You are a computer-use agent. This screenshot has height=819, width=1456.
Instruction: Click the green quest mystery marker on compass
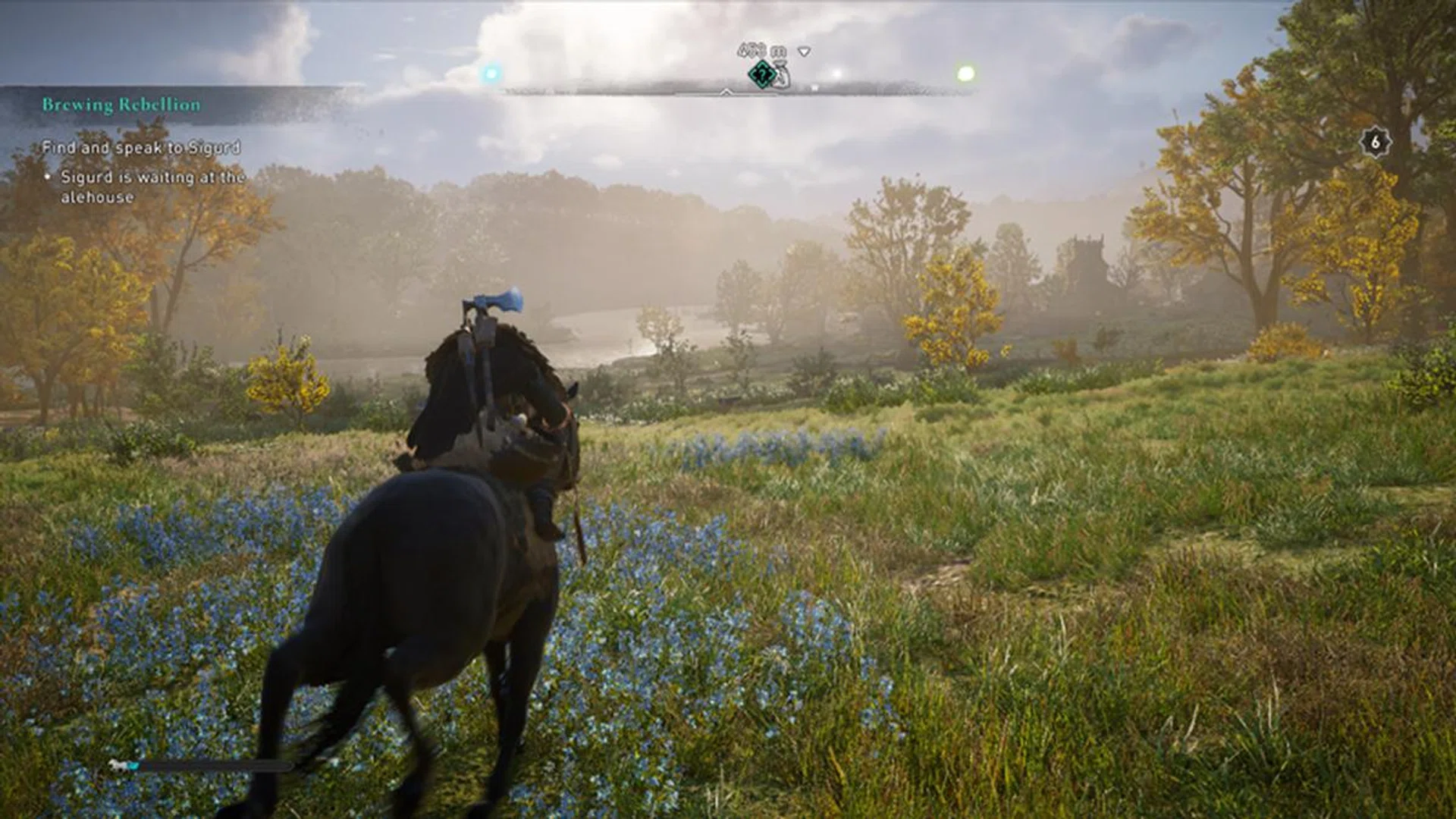coord(761,74)
